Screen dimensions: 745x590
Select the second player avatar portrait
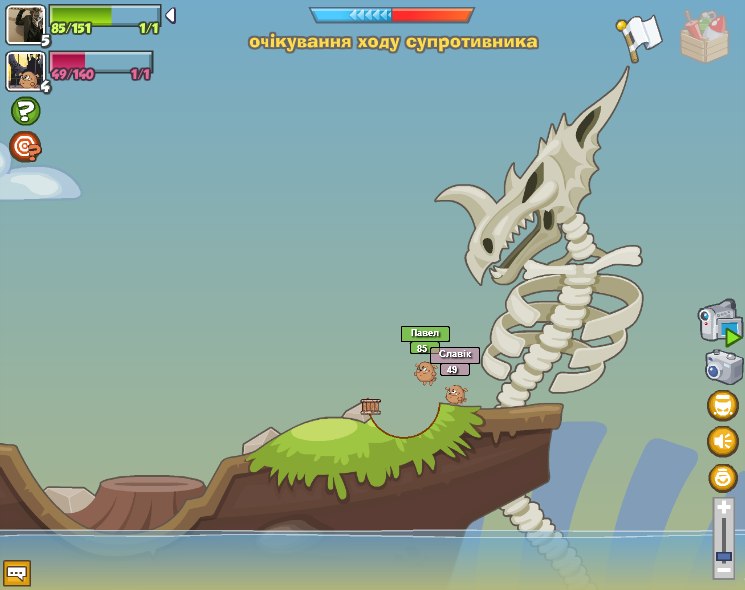24,71
